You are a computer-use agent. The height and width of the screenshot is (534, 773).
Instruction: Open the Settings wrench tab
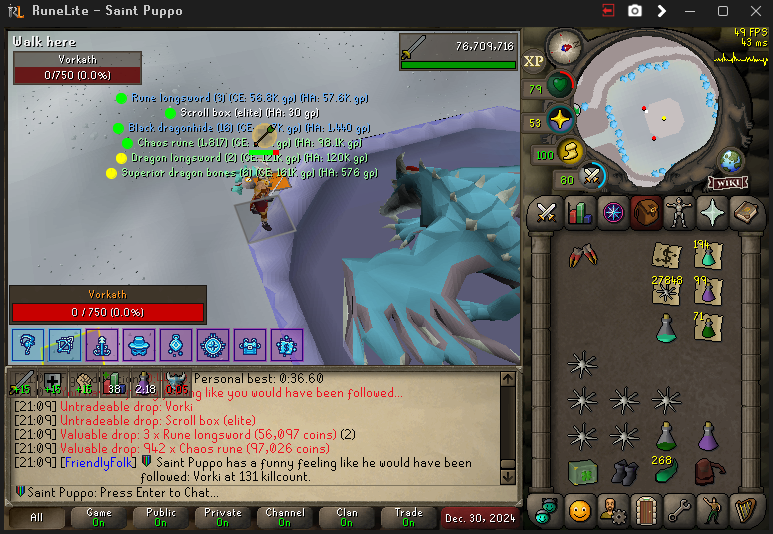click(x=679, y=510)
